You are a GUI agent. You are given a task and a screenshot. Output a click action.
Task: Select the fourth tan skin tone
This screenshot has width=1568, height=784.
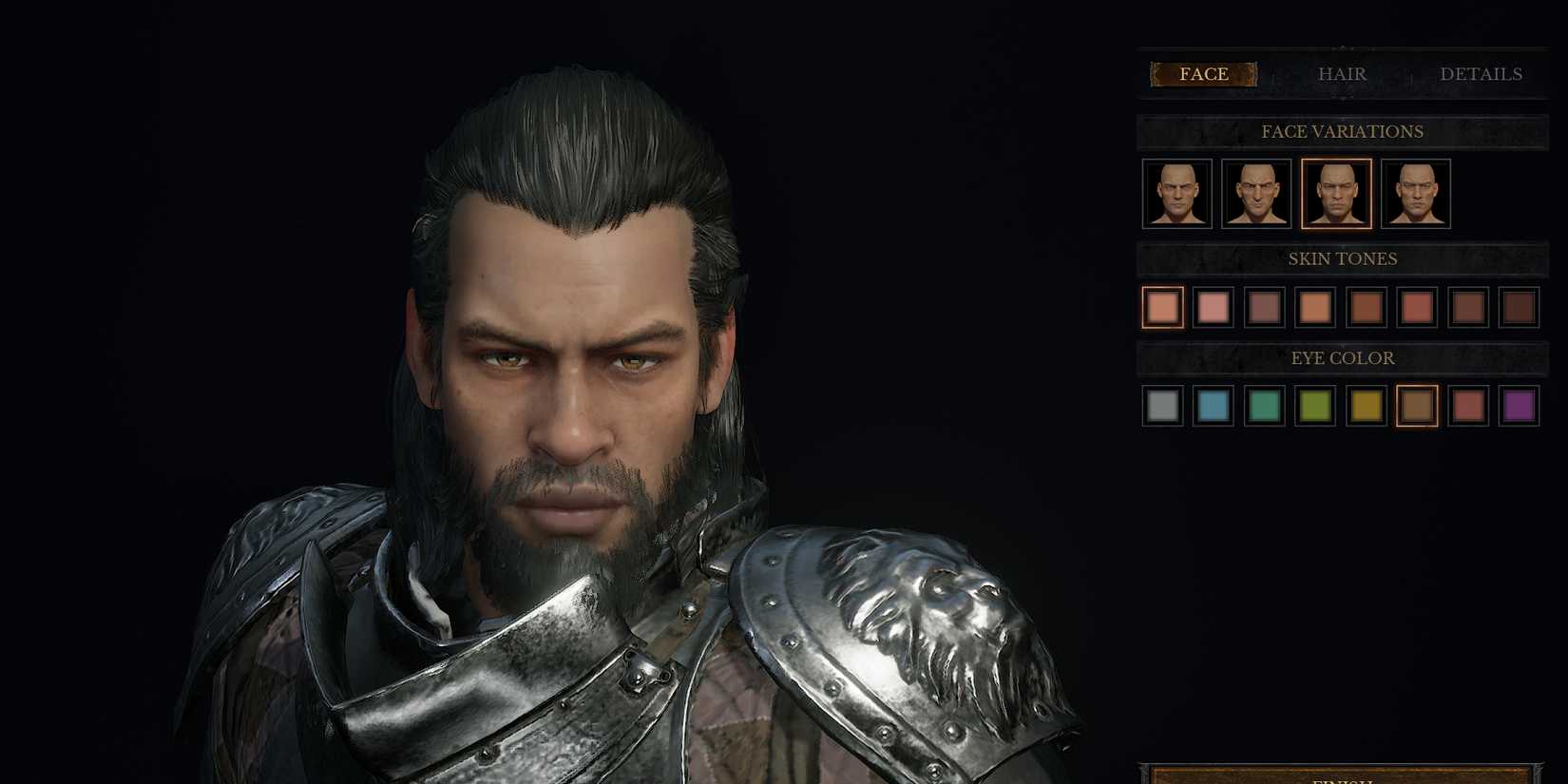point(1315,307)
